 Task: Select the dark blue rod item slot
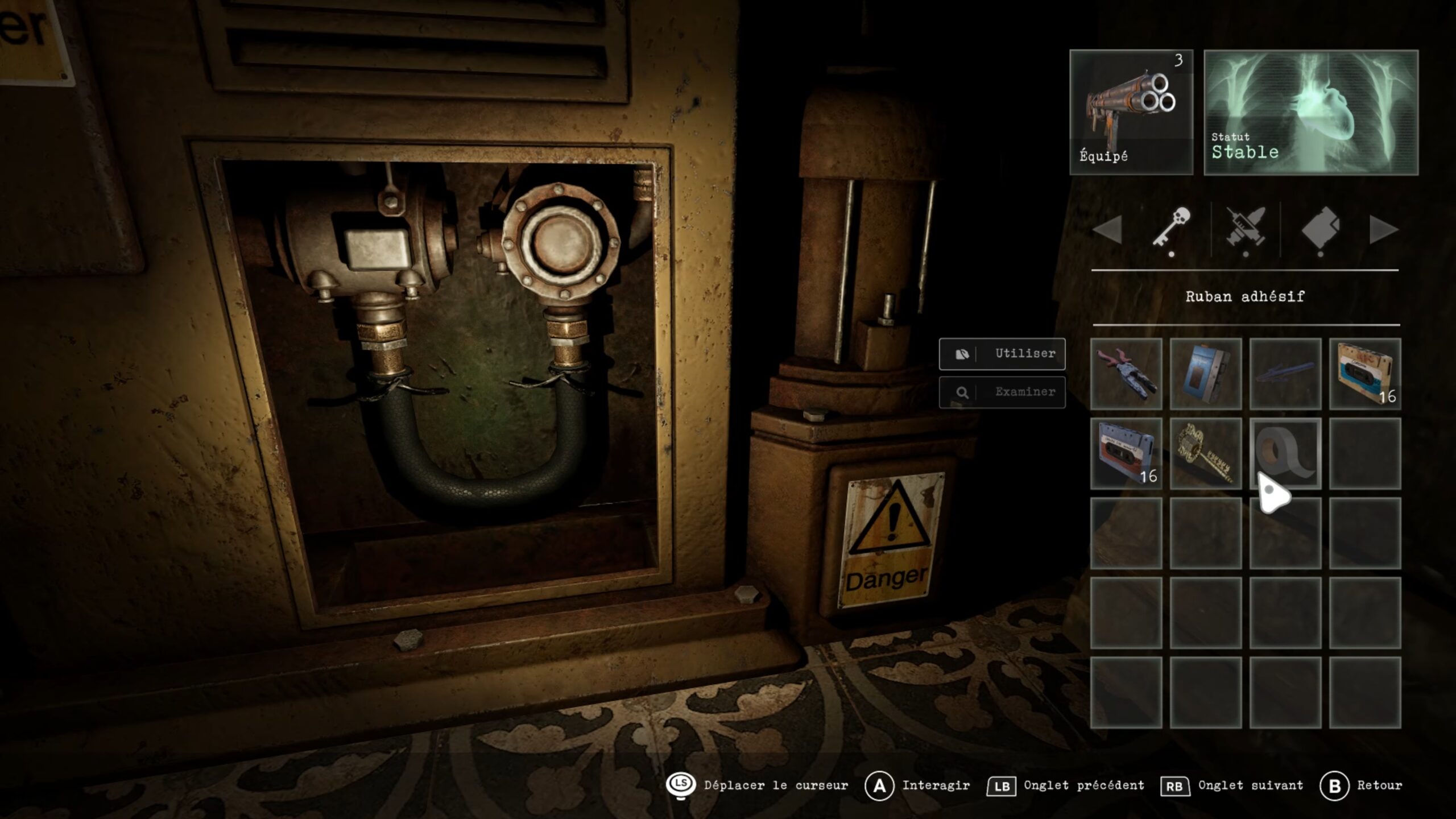(1285, 374)
